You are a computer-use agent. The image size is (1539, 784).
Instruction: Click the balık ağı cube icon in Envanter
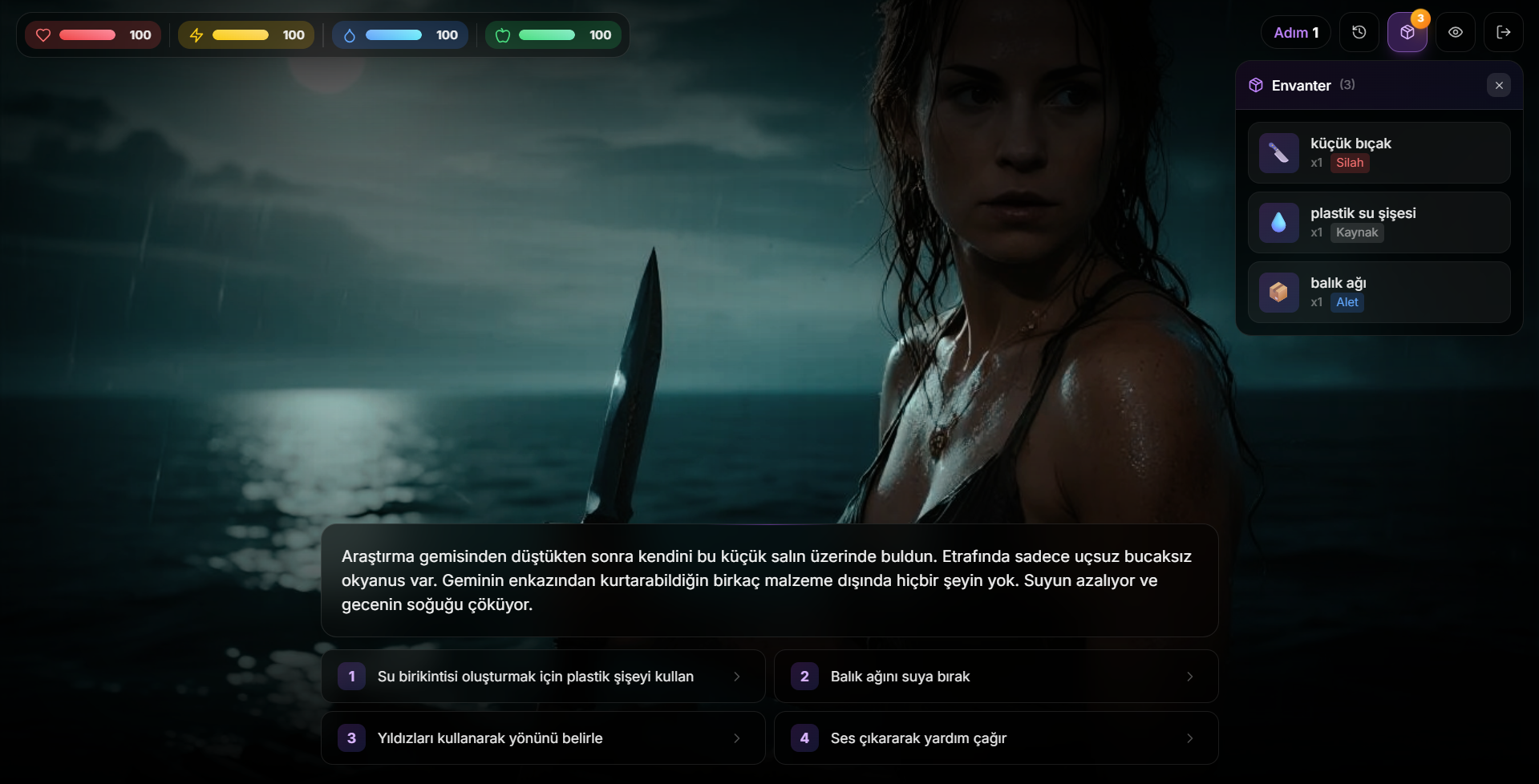[1279, 292]
